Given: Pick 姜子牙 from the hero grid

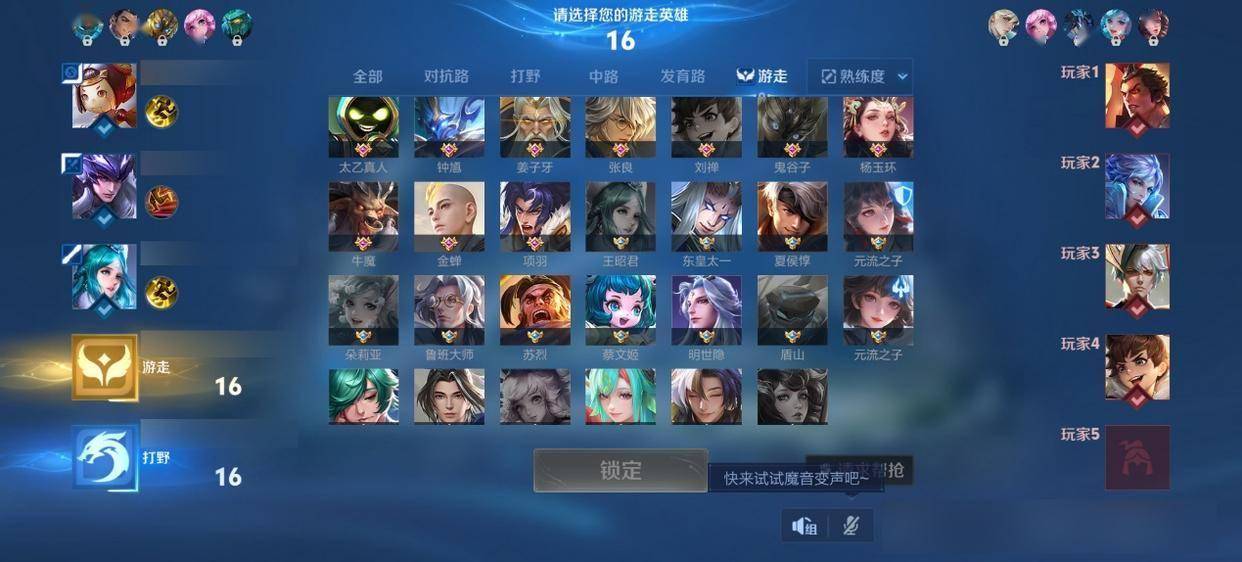Looking at the screenshot, I should click(535, 127).
